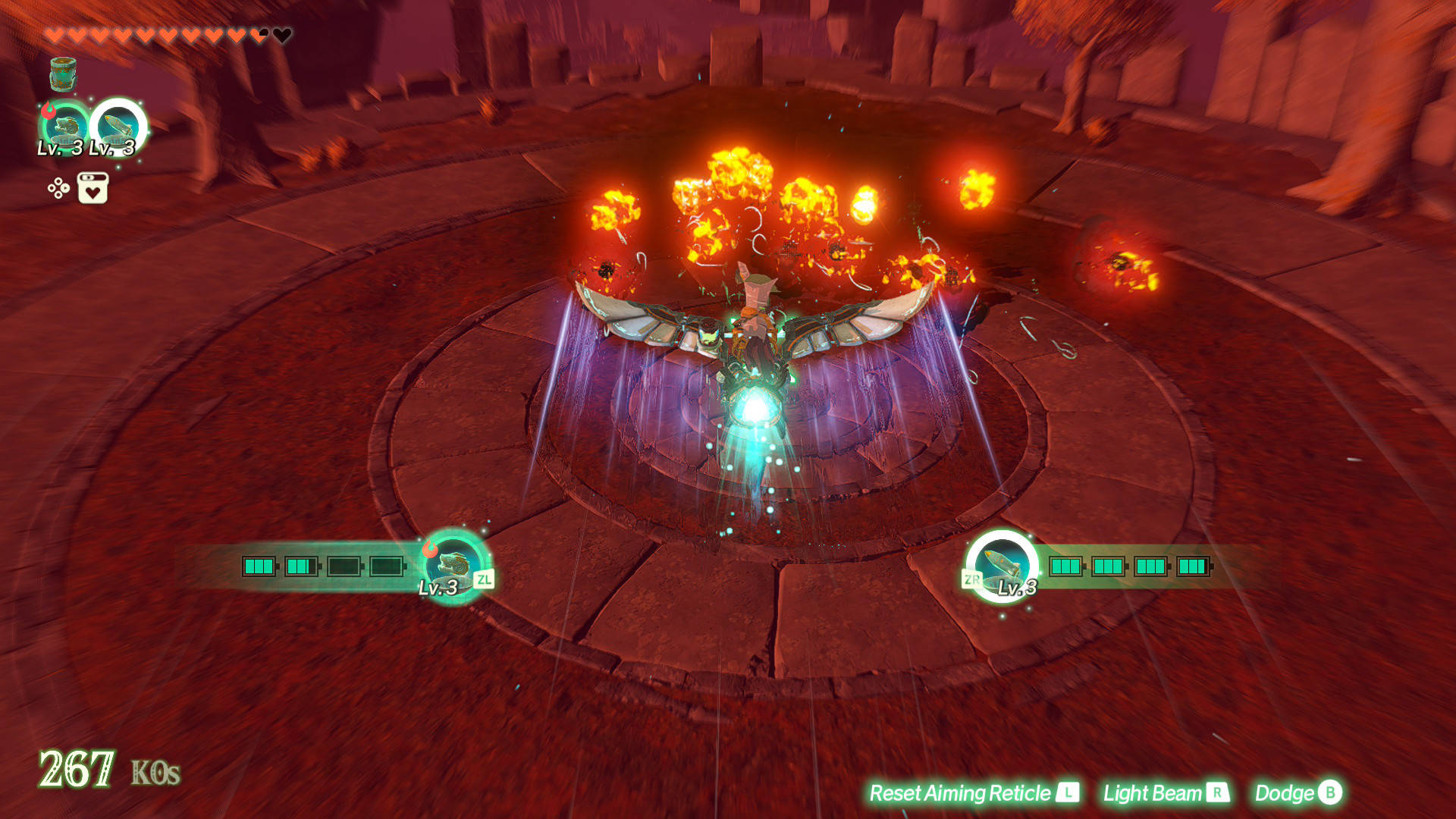The width and height of the screenshot is (1456, 819).
Task: Click the rusty barrel item icon
Action: point(63,74)
